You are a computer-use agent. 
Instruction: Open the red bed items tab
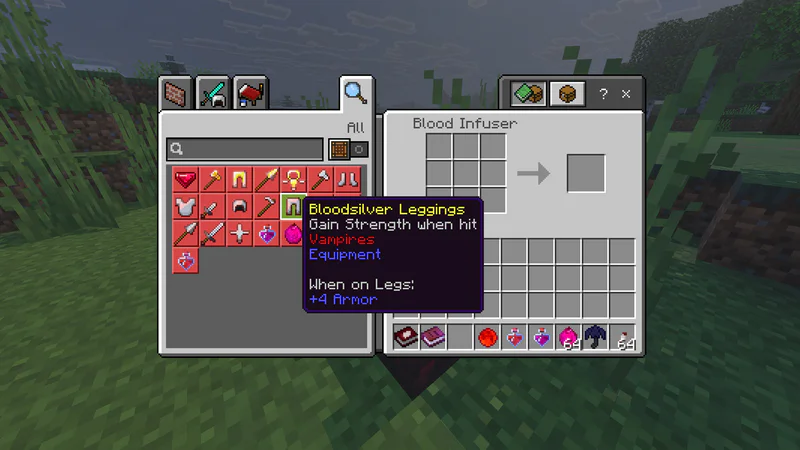(250, 95)
